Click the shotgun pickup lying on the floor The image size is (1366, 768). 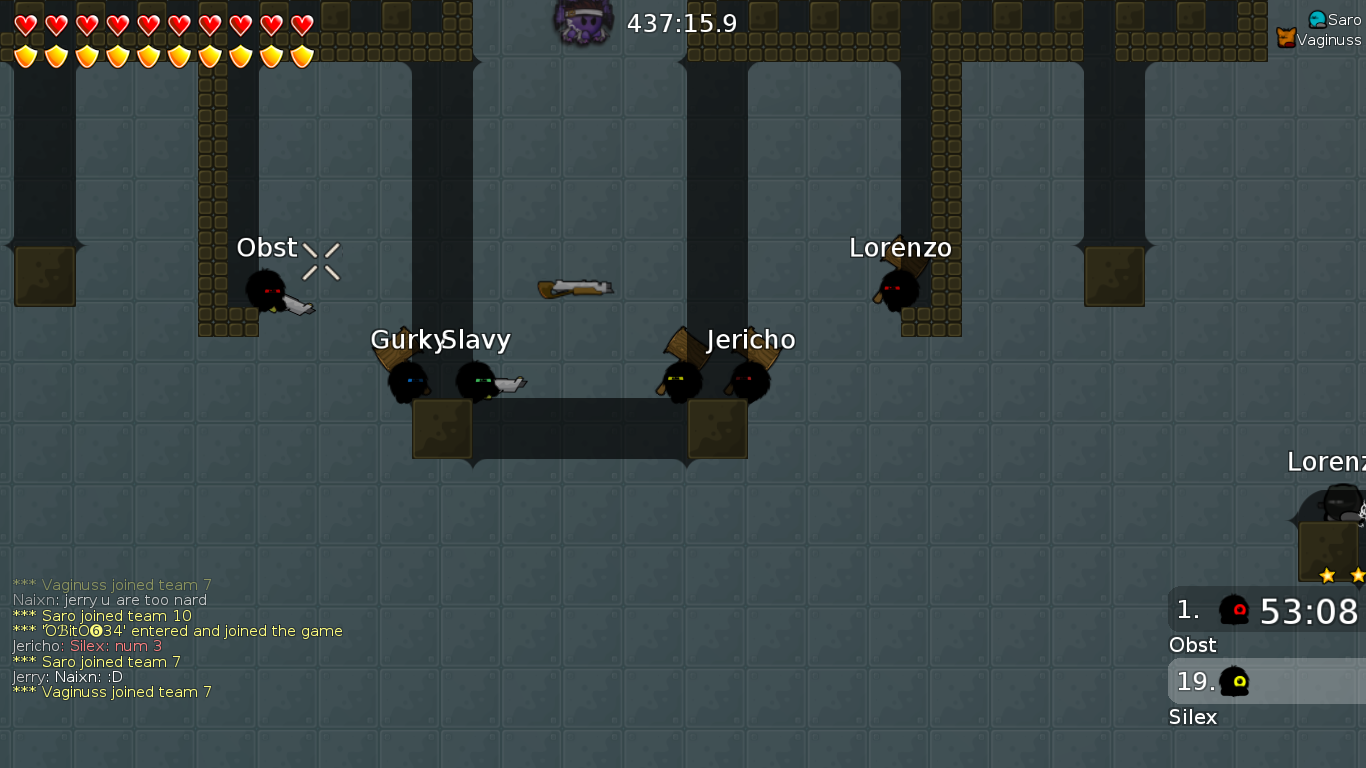click(x=572, y=286)
